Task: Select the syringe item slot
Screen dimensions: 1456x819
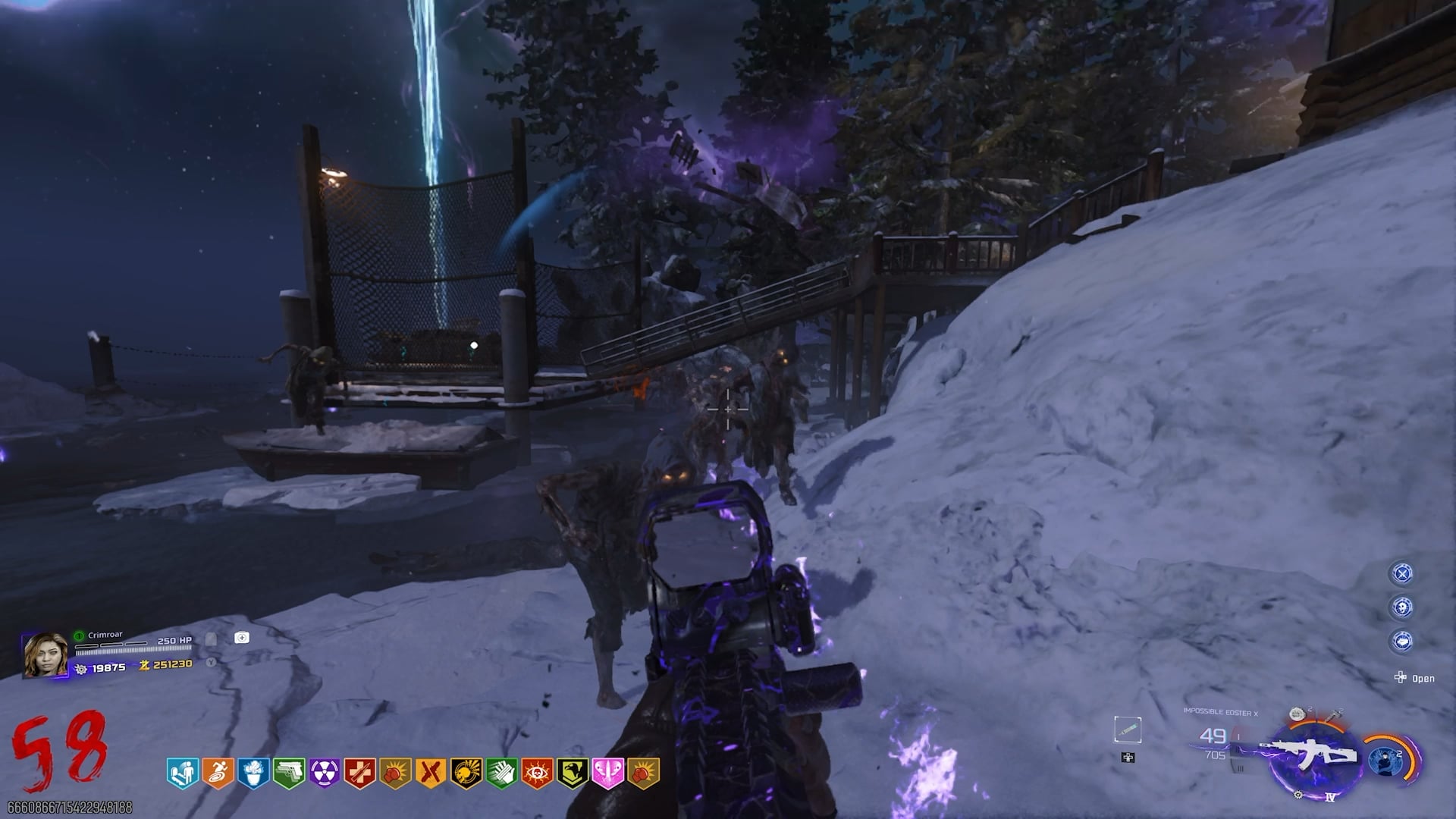Action: [1128, 730]
